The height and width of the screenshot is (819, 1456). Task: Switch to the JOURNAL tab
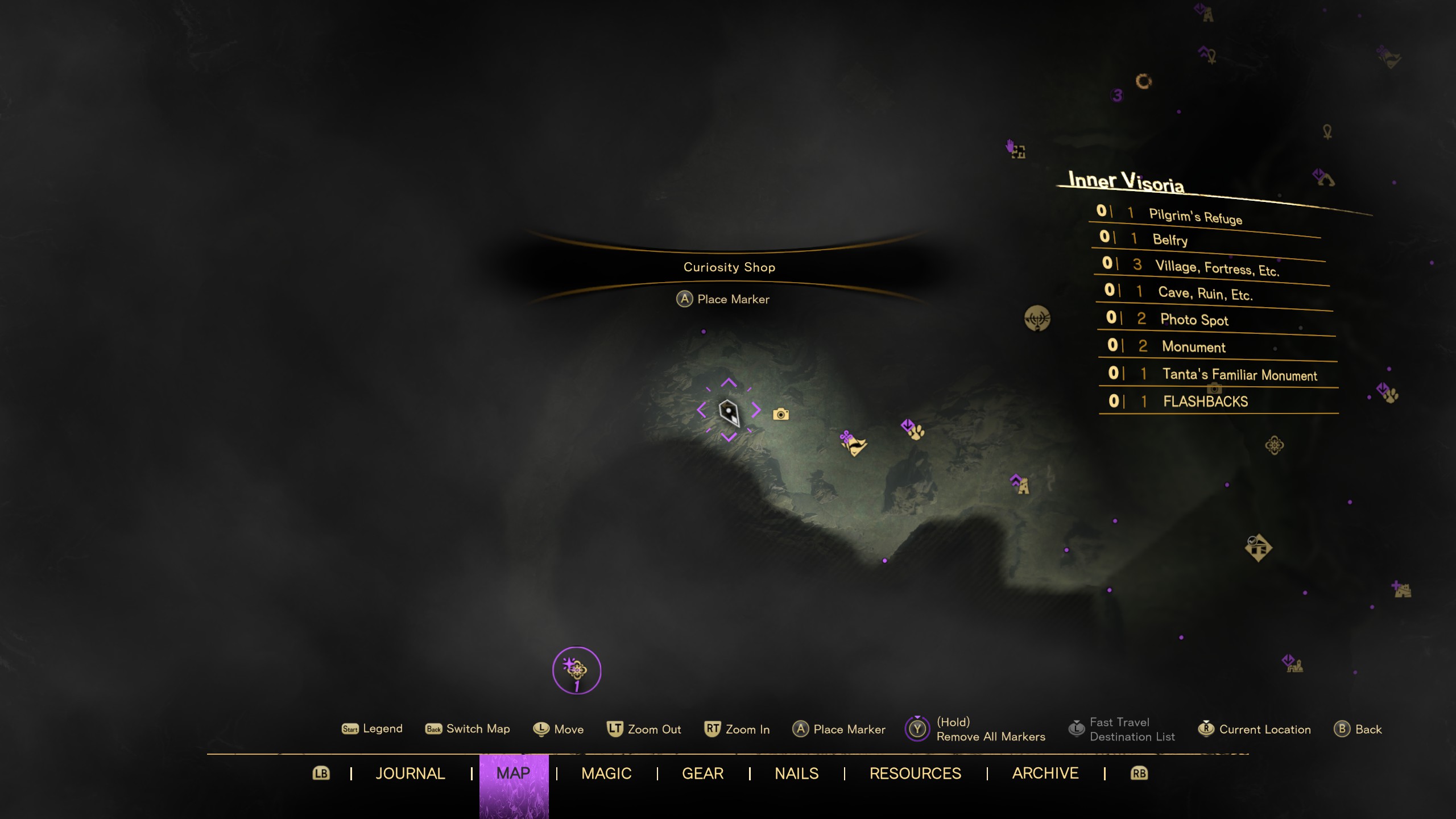pos(409,773)
